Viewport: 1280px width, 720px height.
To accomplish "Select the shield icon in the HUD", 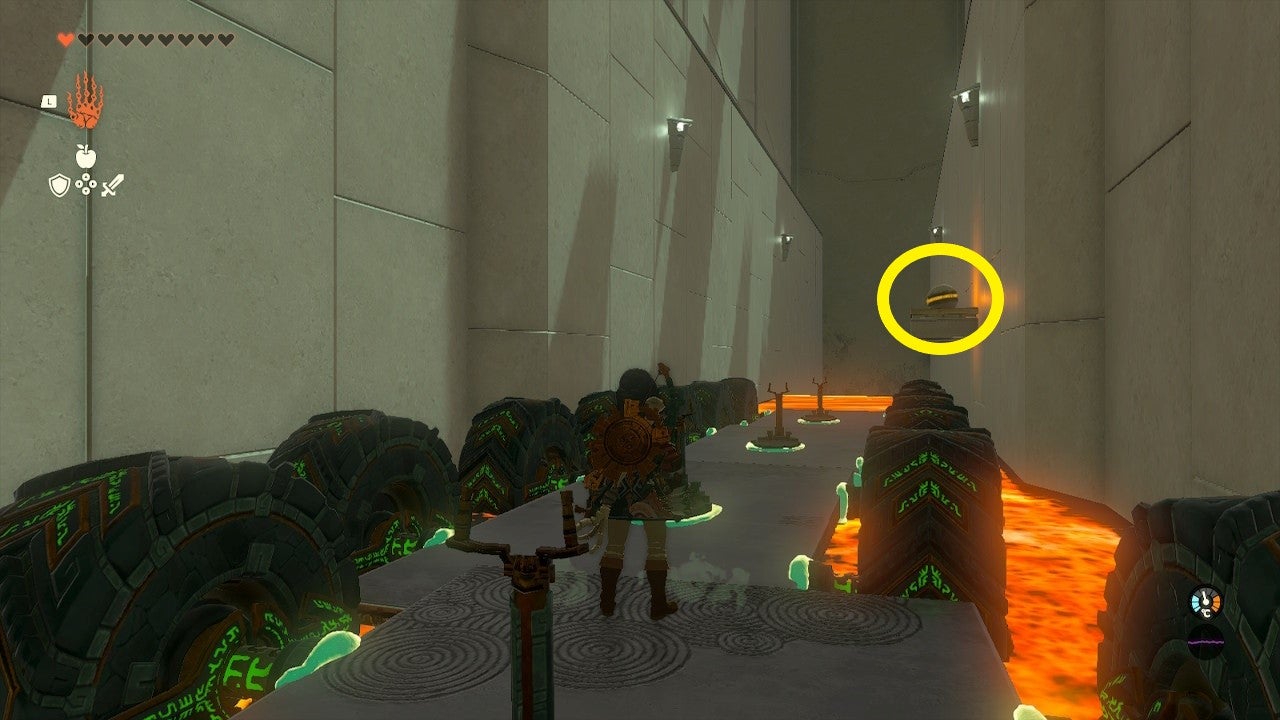I will click(x=58, y=184).
